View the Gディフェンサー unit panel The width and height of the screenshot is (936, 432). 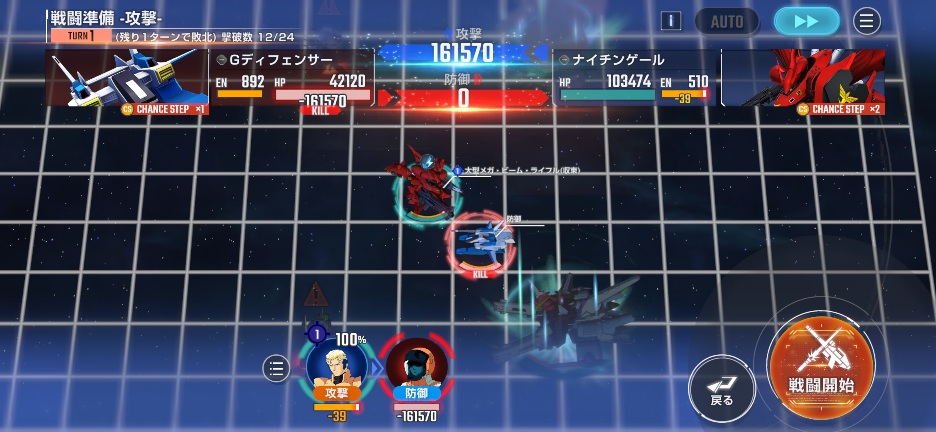291,78
